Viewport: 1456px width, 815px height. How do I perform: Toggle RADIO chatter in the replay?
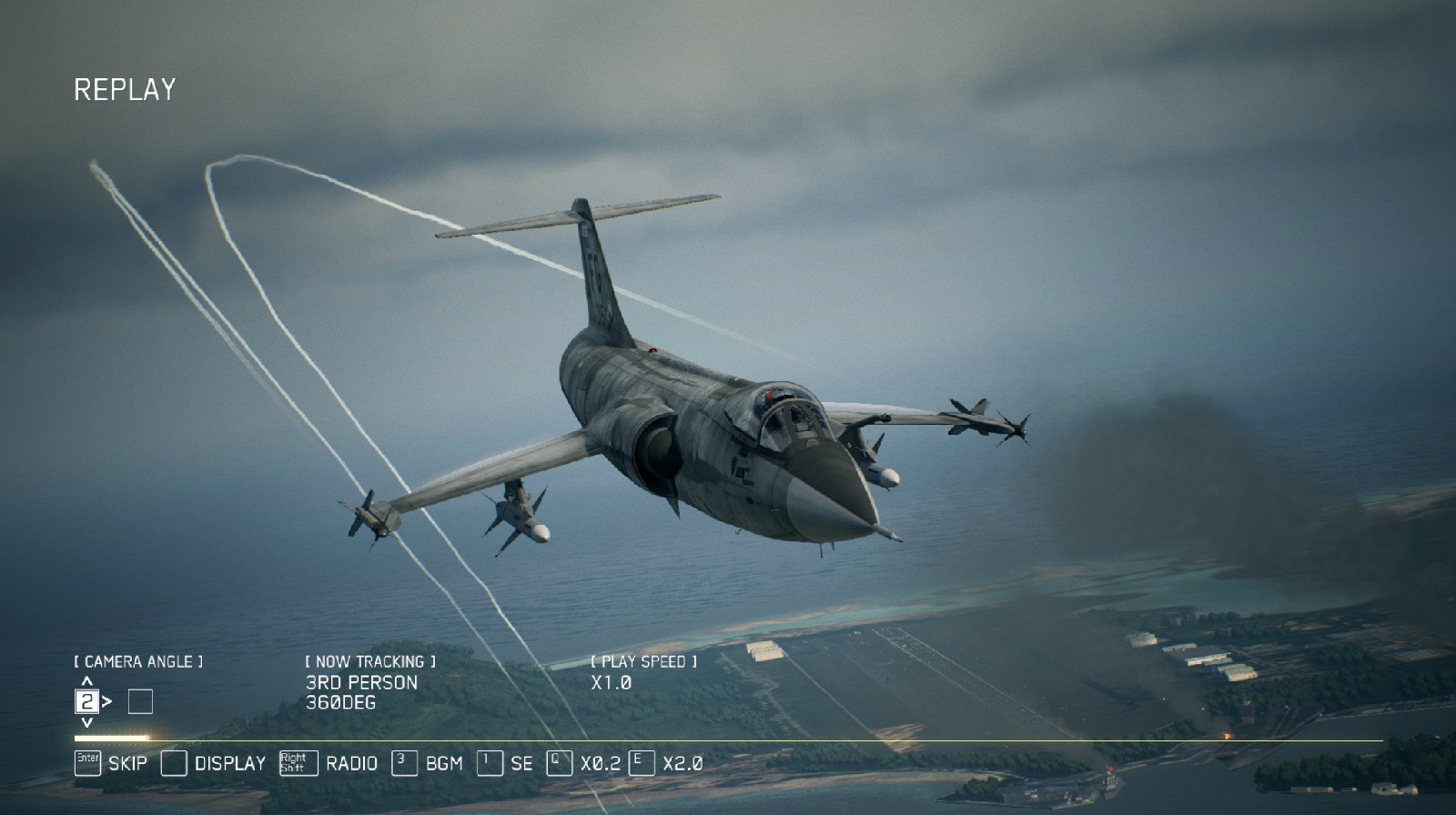(329, 763)
